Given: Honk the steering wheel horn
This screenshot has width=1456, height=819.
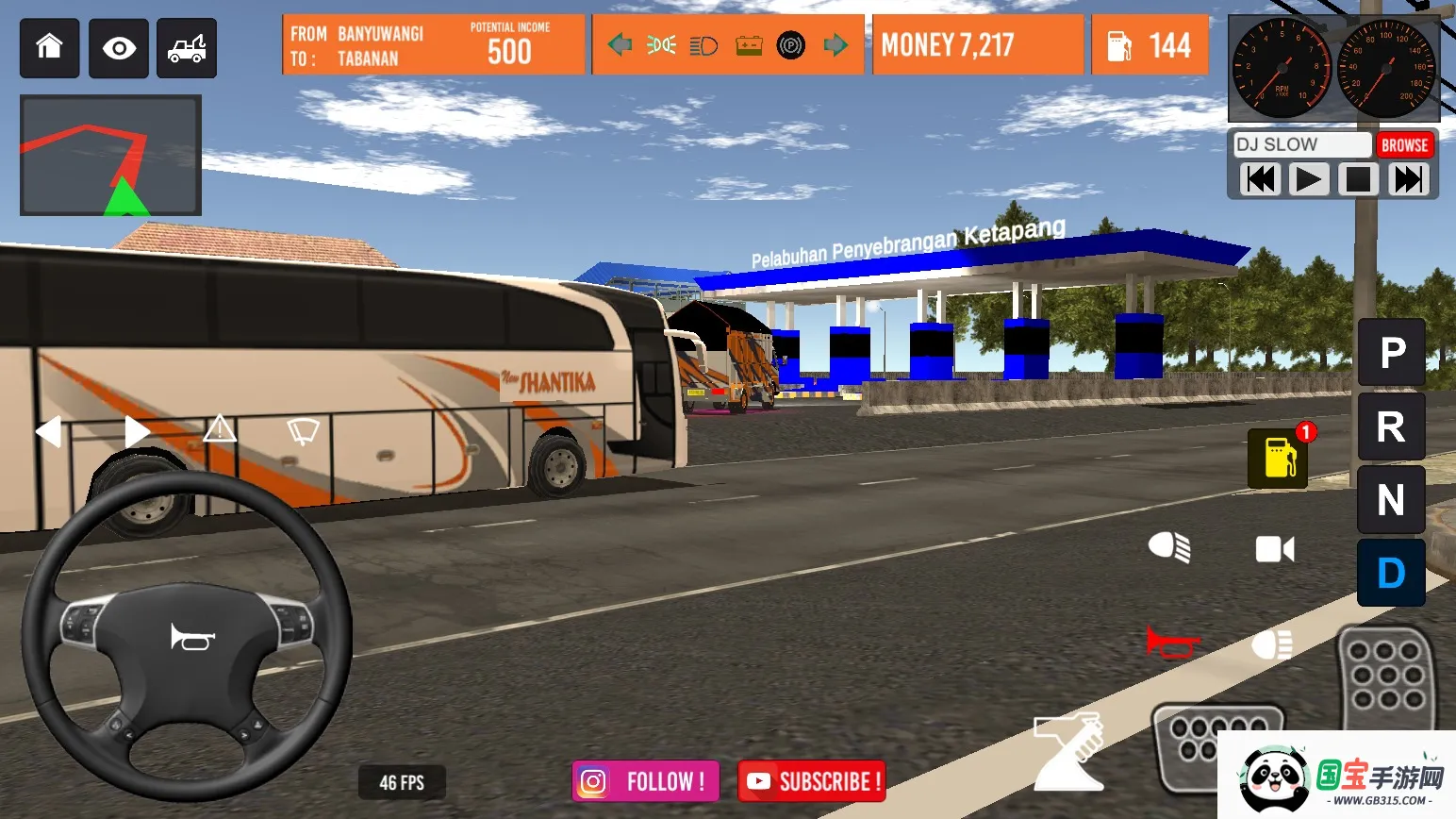Looking at the screenshot, I should (192, 638).
